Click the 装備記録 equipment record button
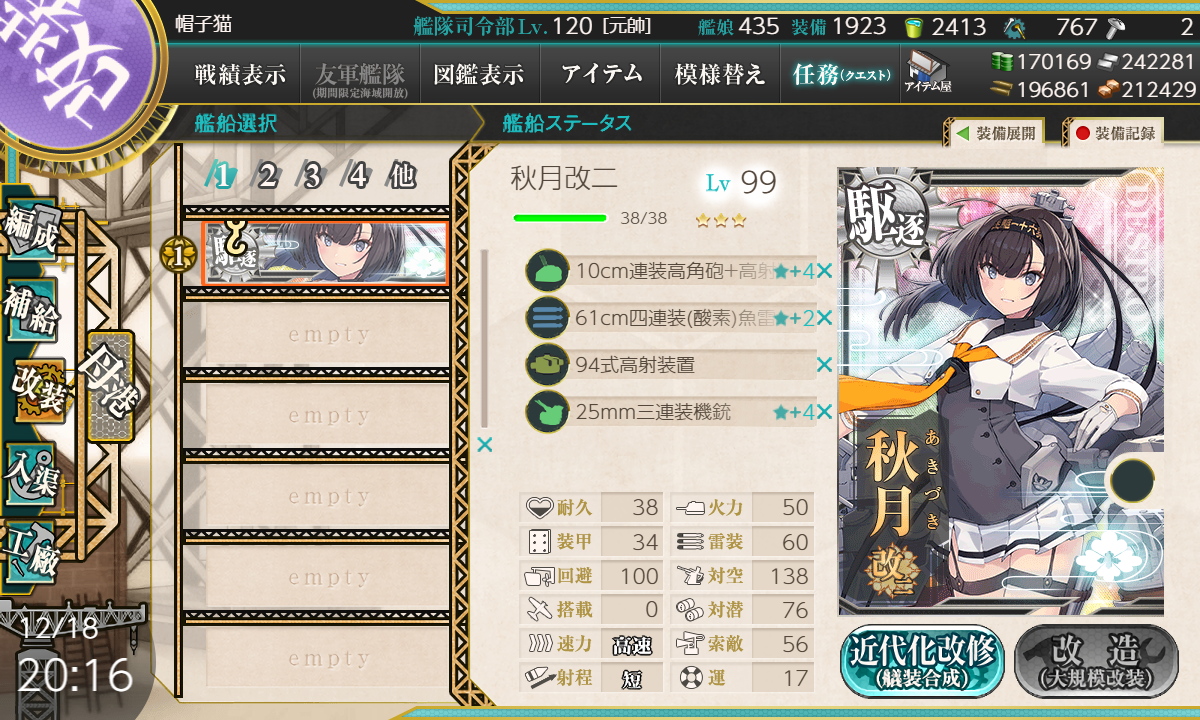 [x=1116, y=132]
